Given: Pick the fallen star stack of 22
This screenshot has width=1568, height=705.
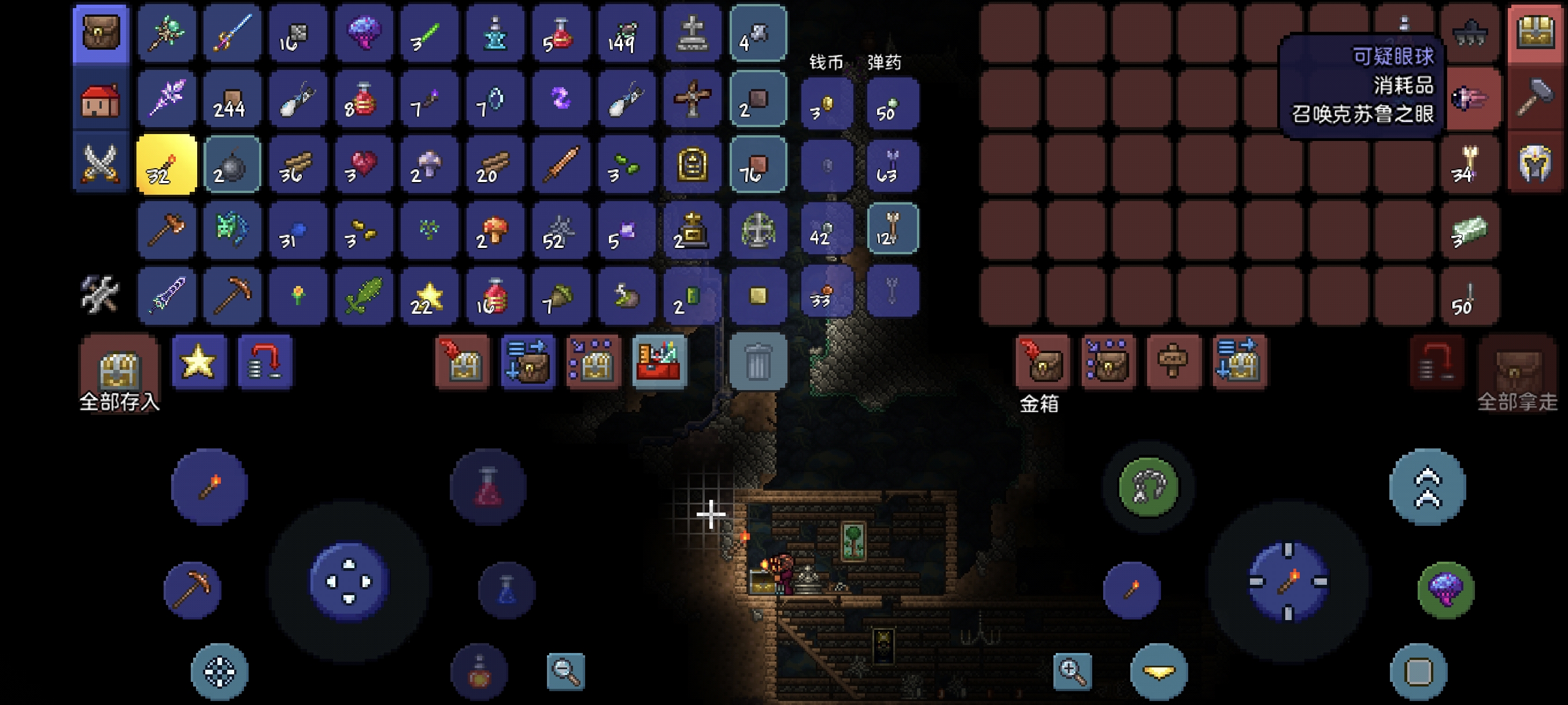Looking at the screenshot, I should [x=428, y=296].
